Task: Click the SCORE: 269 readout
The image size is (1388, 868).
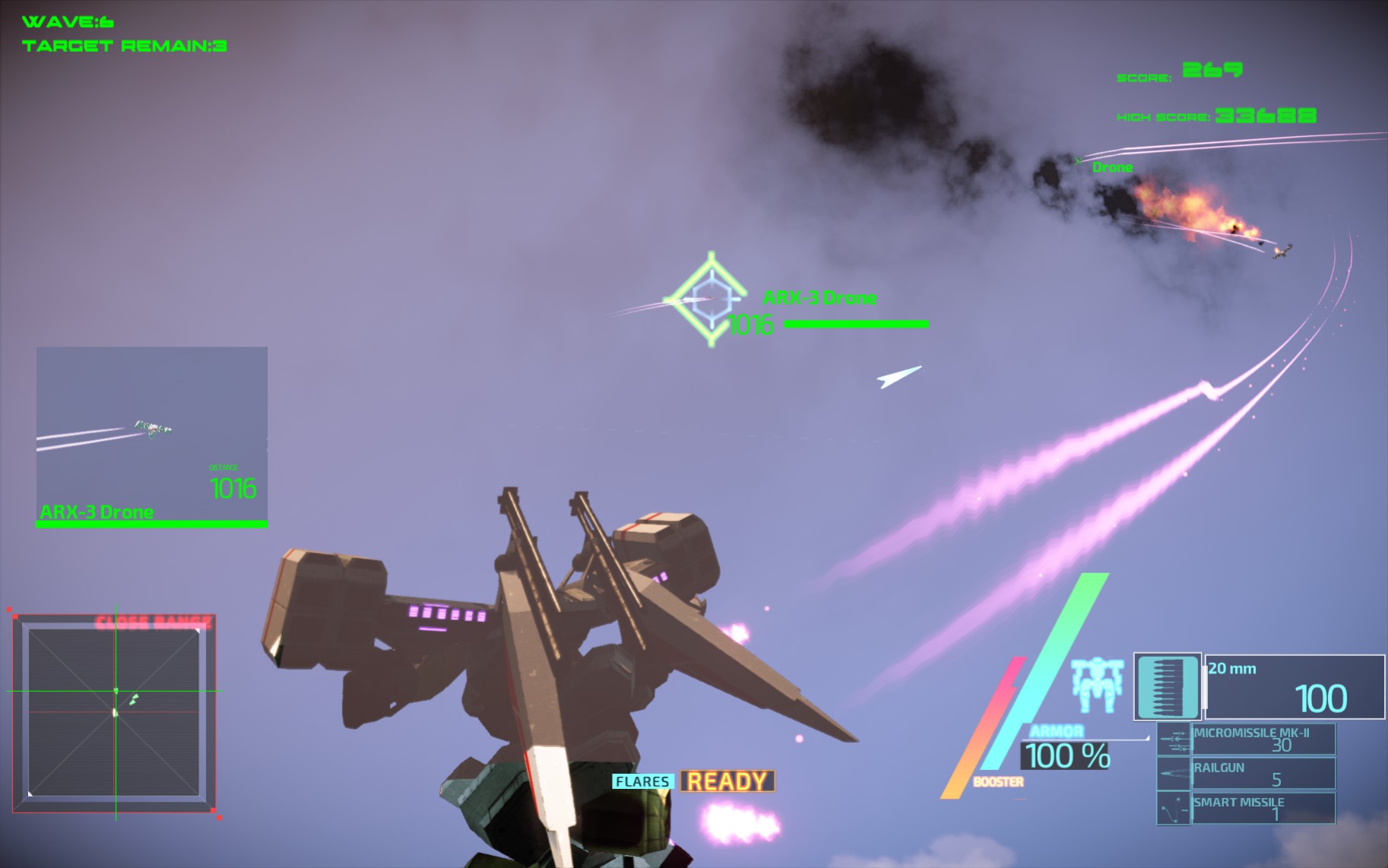Action: tap(1178, 72)
